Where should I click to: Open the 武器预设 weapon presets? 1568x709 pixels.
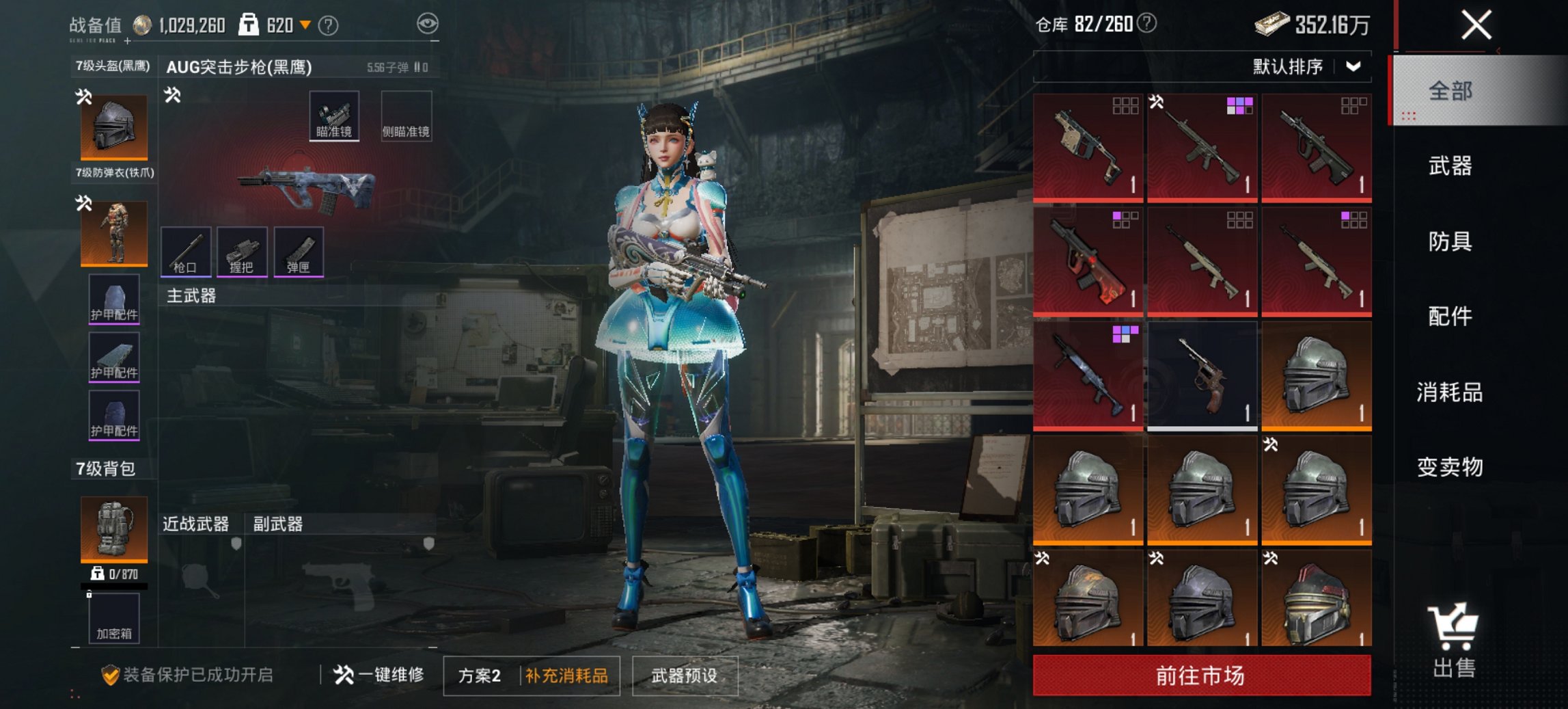coord(685,676)
